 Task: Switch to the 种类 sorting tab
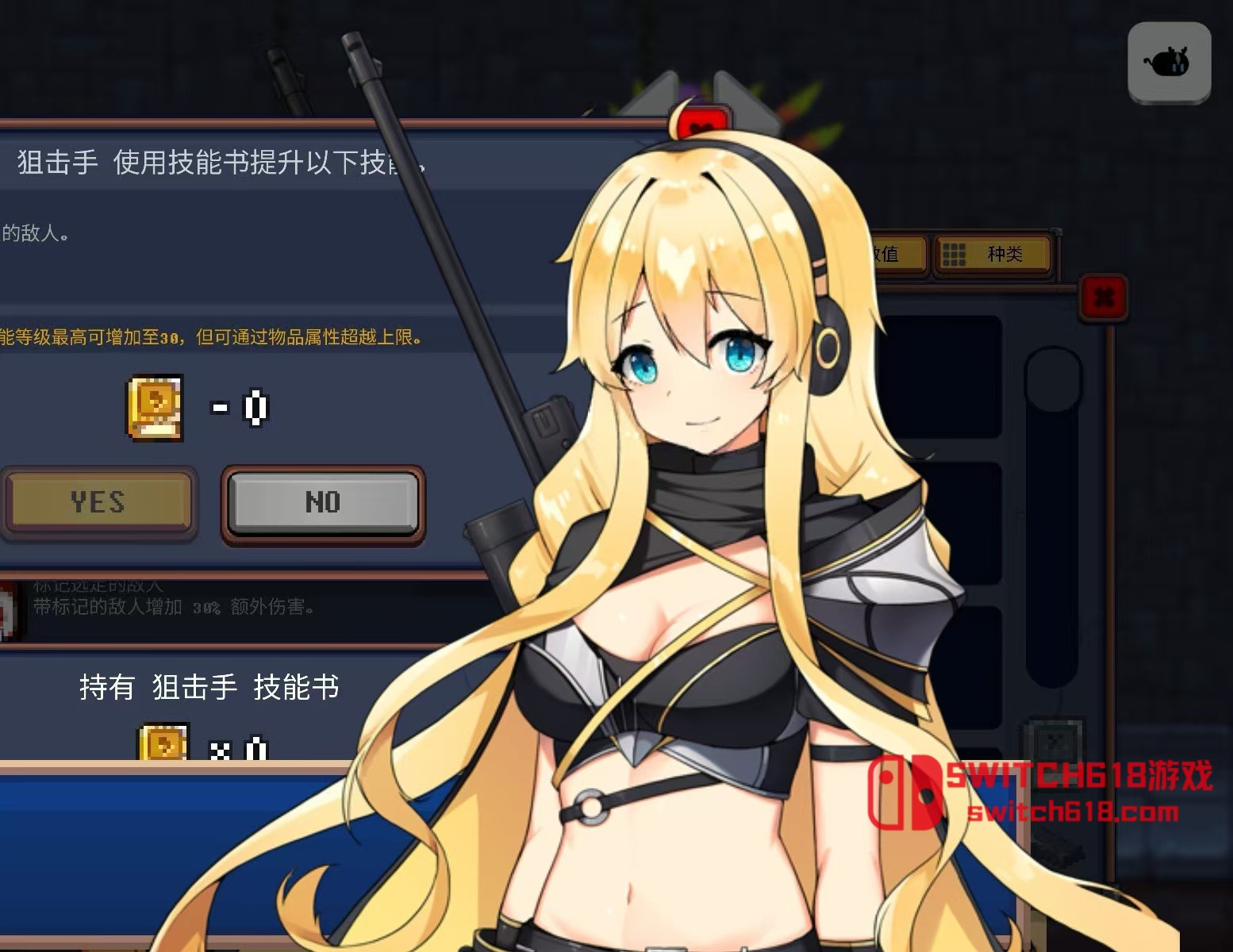[x=993, y=255]
